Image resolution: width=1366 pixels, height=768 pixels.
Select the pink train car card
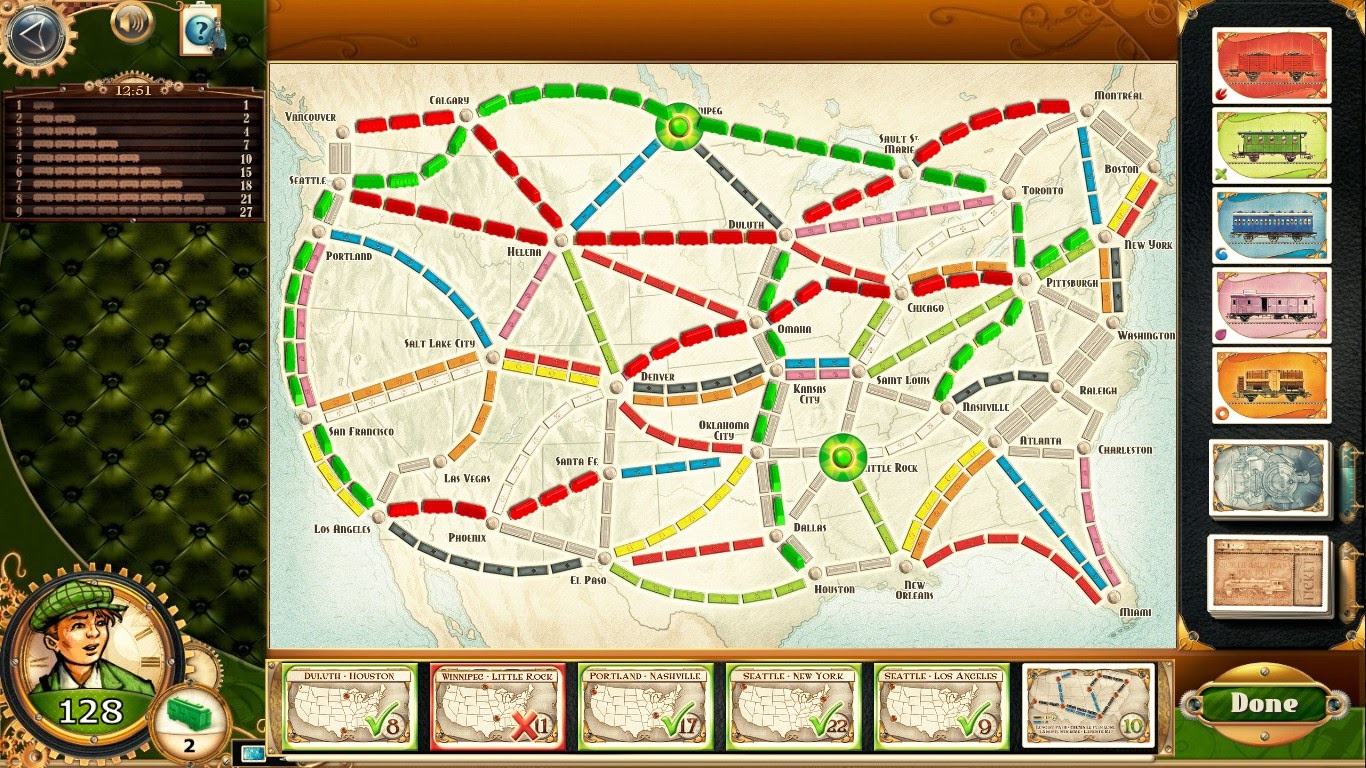click(1270, 307)
